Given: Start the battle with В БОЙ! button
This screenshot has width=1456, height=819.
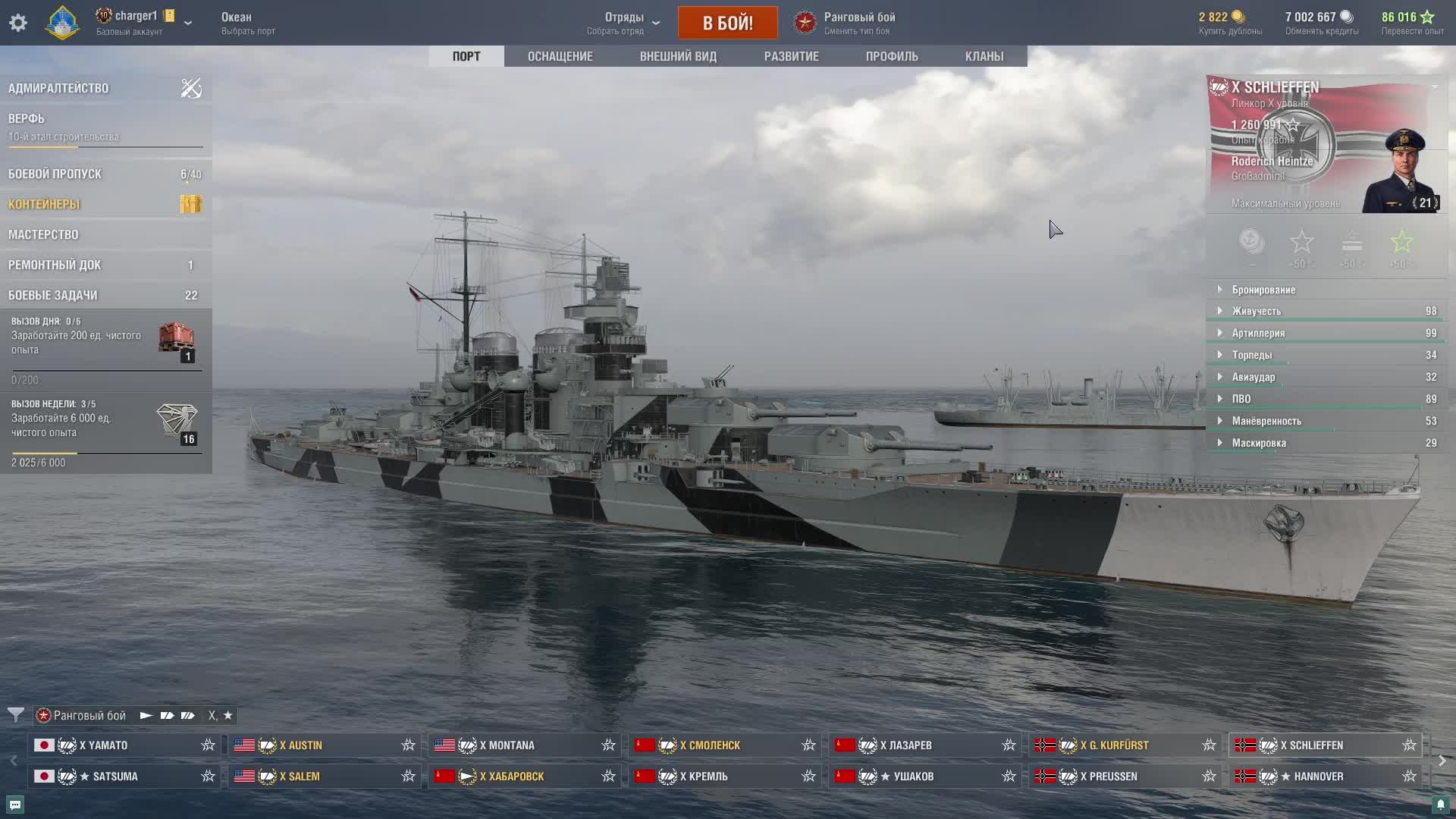Looking at the screenshot, I should [x=727, y=23].
